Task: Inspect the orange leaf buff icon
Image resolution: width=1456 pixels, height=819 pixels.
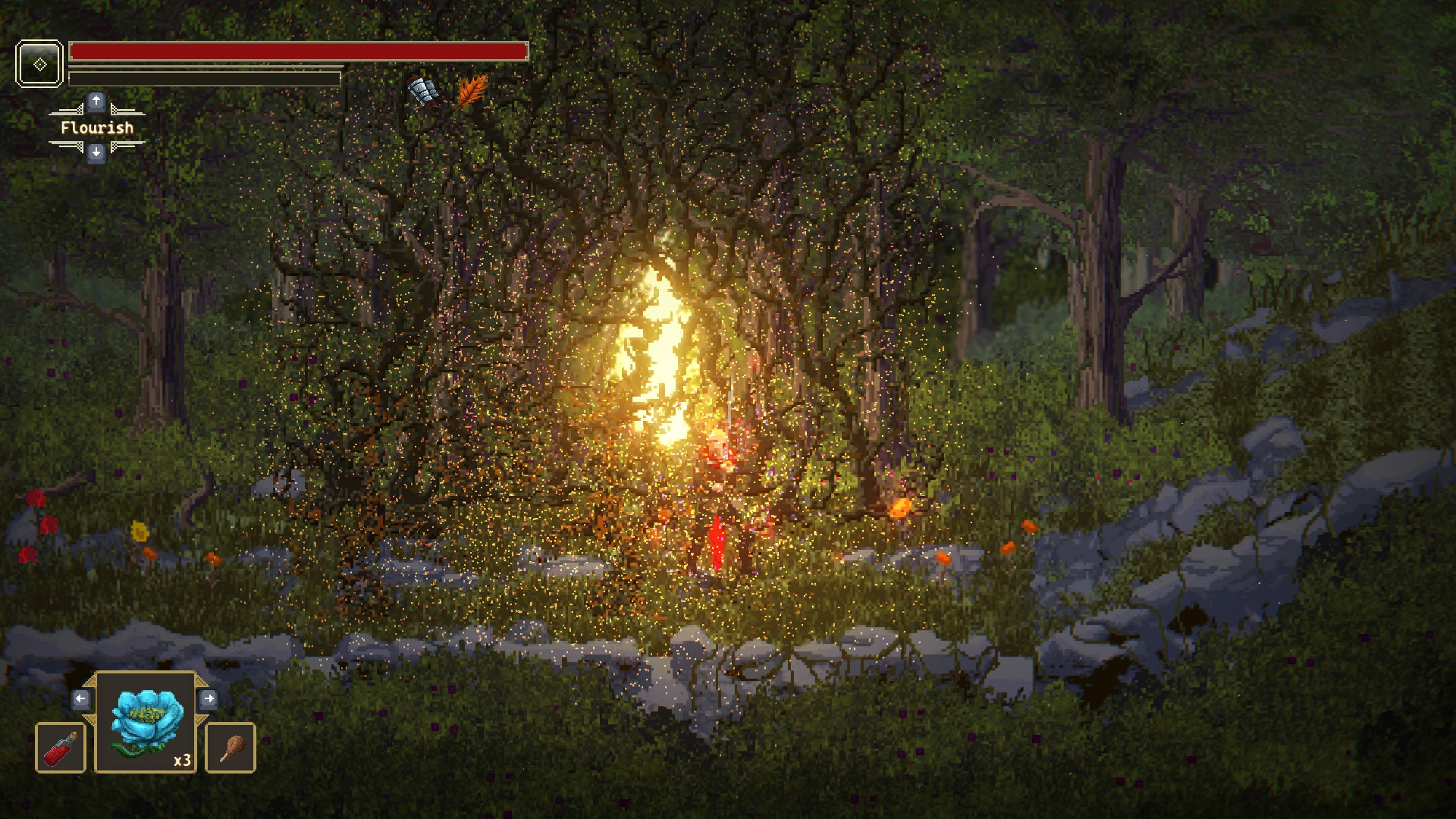Action: pyautogui.click(x=472, y=91)
